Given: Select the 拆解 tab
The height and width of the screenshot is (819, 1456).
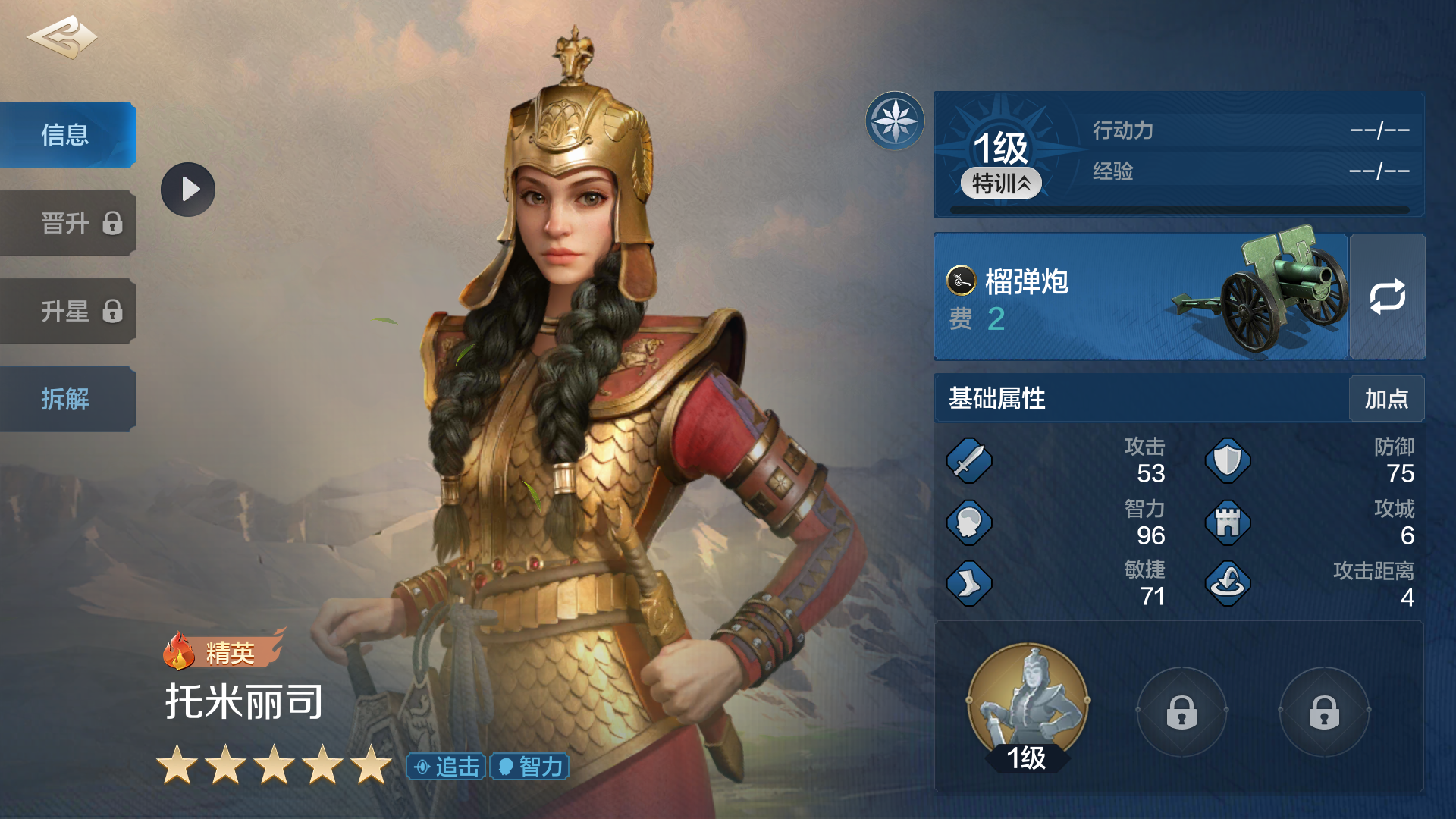Looking at the screenshot, I should (x=67, y=399).
